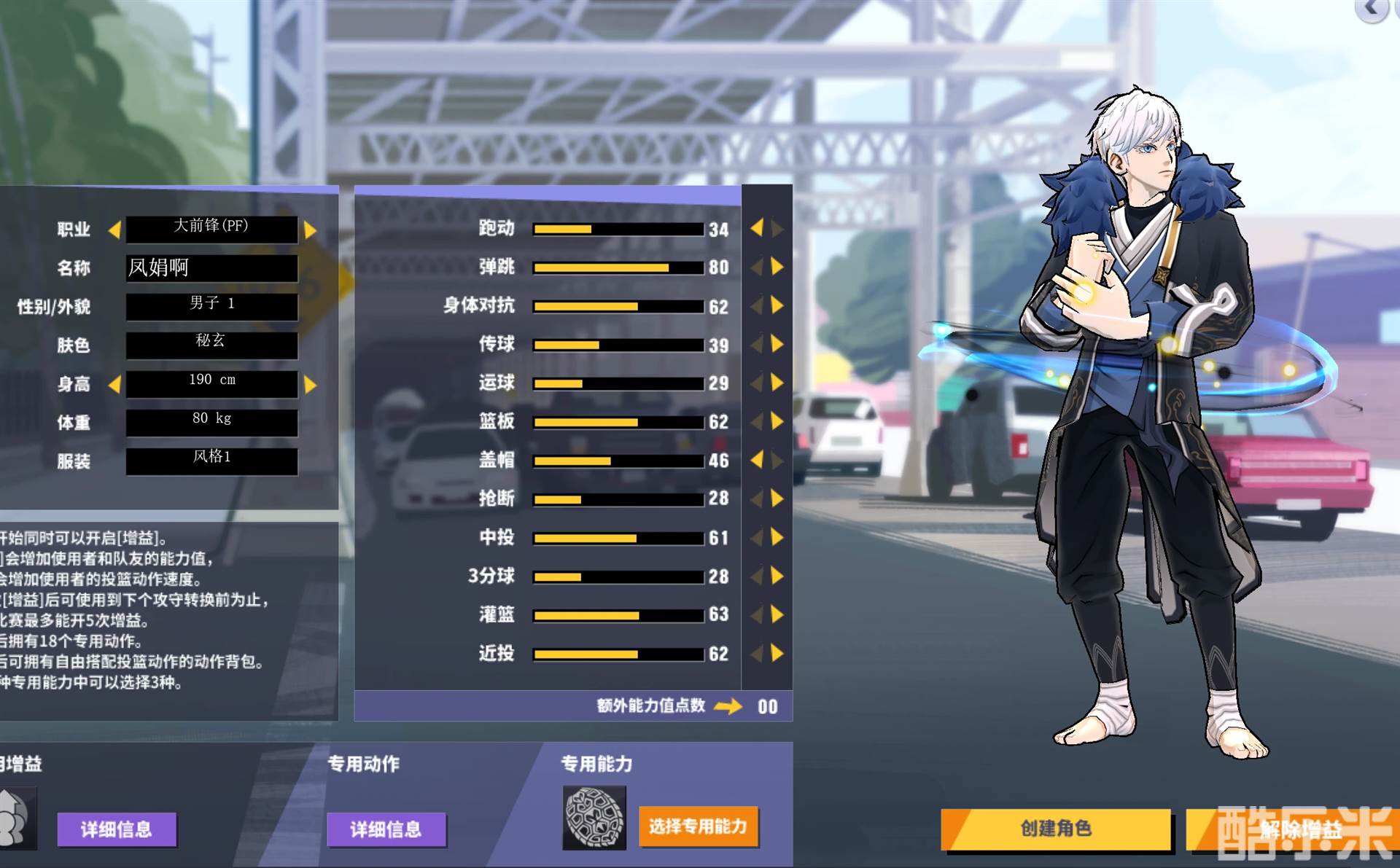The width and height of the screenshot is (1400, 868).
Task: Select the 性别/外貌 男子 1 field
Action: (211, 306)
